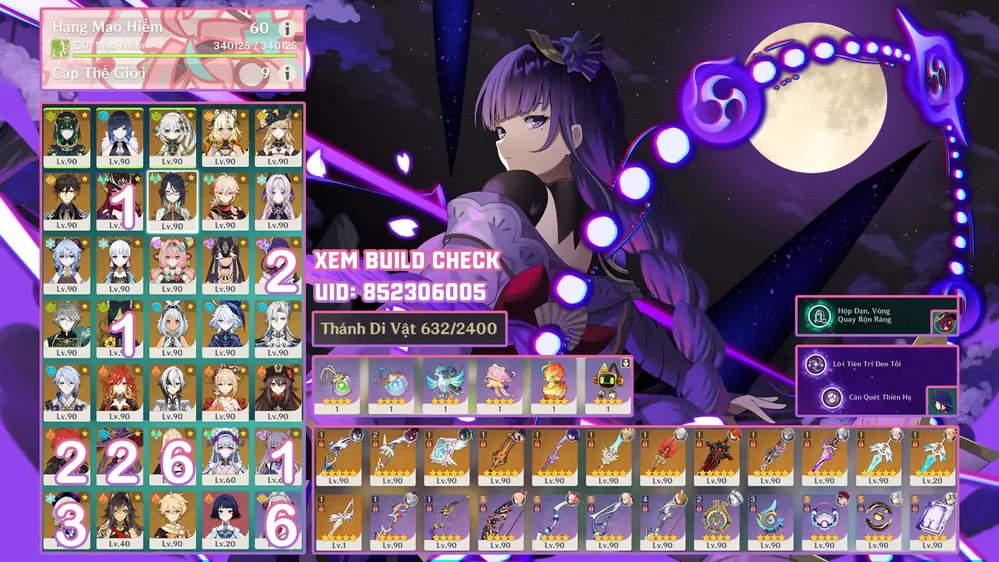Click the World Level info icon
Image resolution: width=999 pixels, height=562 pixels.
tap(288, 73)
